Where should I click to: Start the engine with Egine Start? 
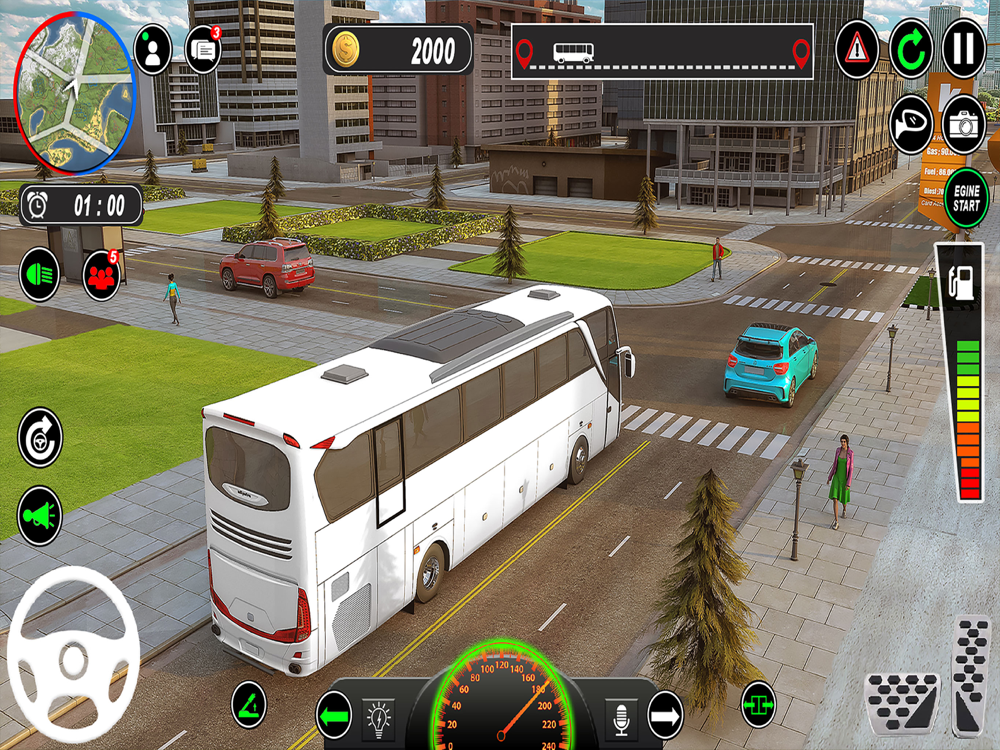coord(966,198)
